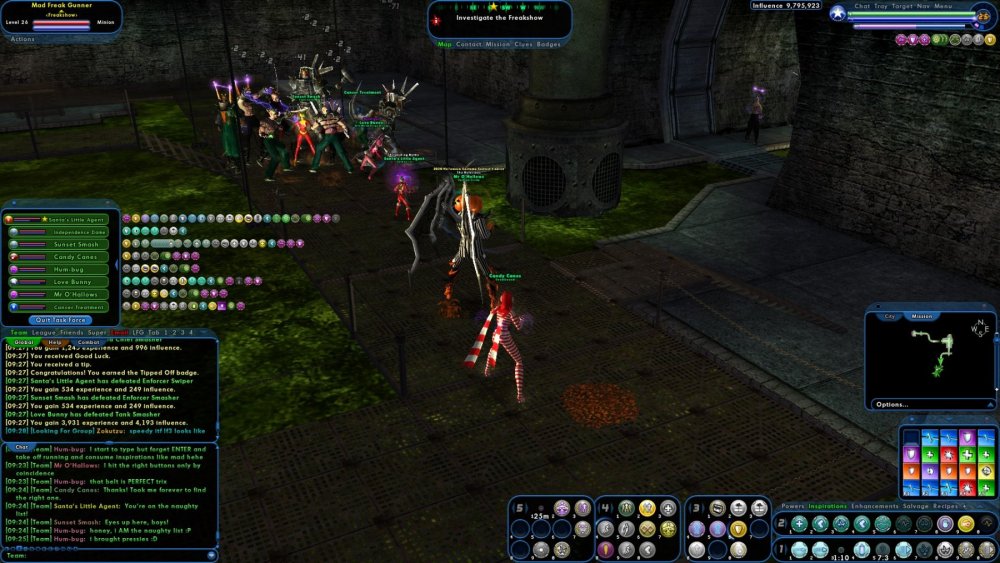Open the Help chat tab
Image resolution: width=1000 pixels, height=563 pixels.
coord(54,342)
